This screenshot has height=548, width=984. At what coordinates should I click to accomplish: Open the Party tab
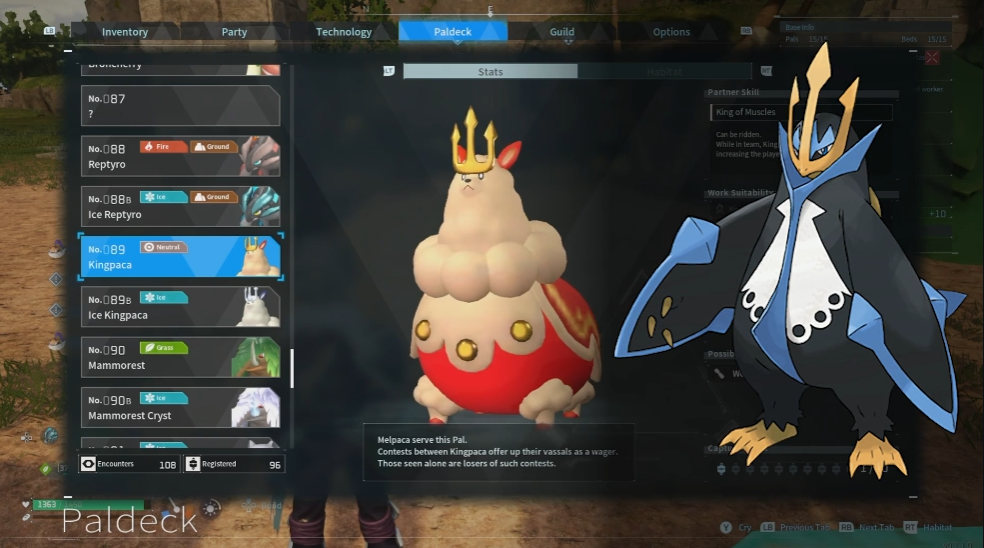tap(234, 32)
